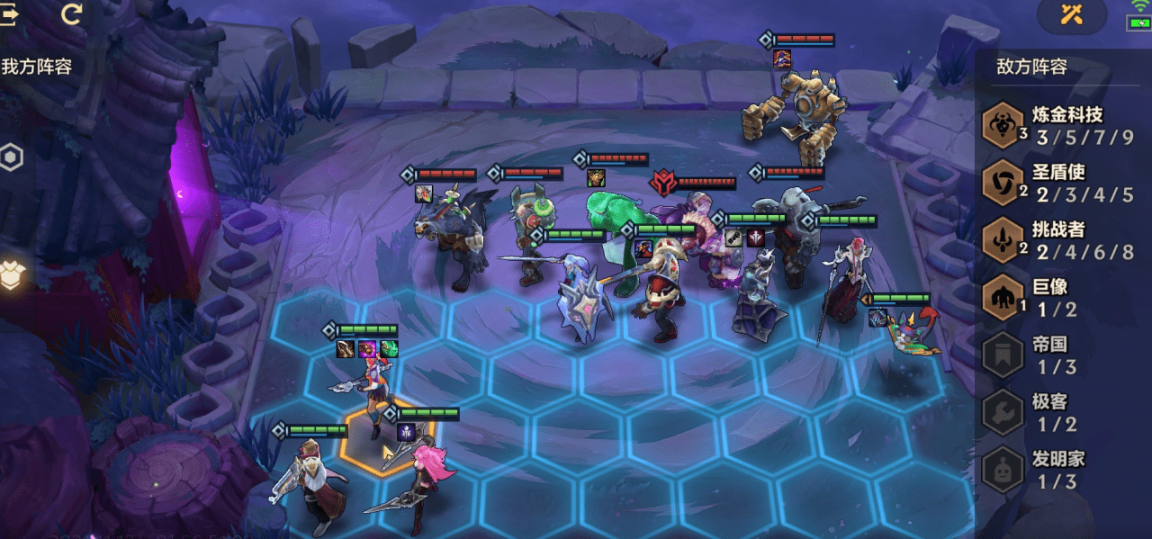The image size is (1152, 539).
Task: Click the hexagon icon on left edge
Action: [11, 157]
